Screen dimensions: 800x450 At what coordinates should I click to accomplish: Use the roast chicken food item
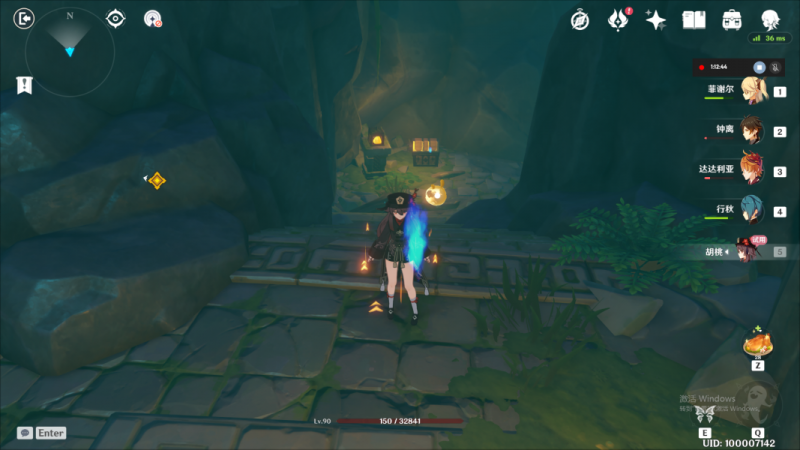757,345
